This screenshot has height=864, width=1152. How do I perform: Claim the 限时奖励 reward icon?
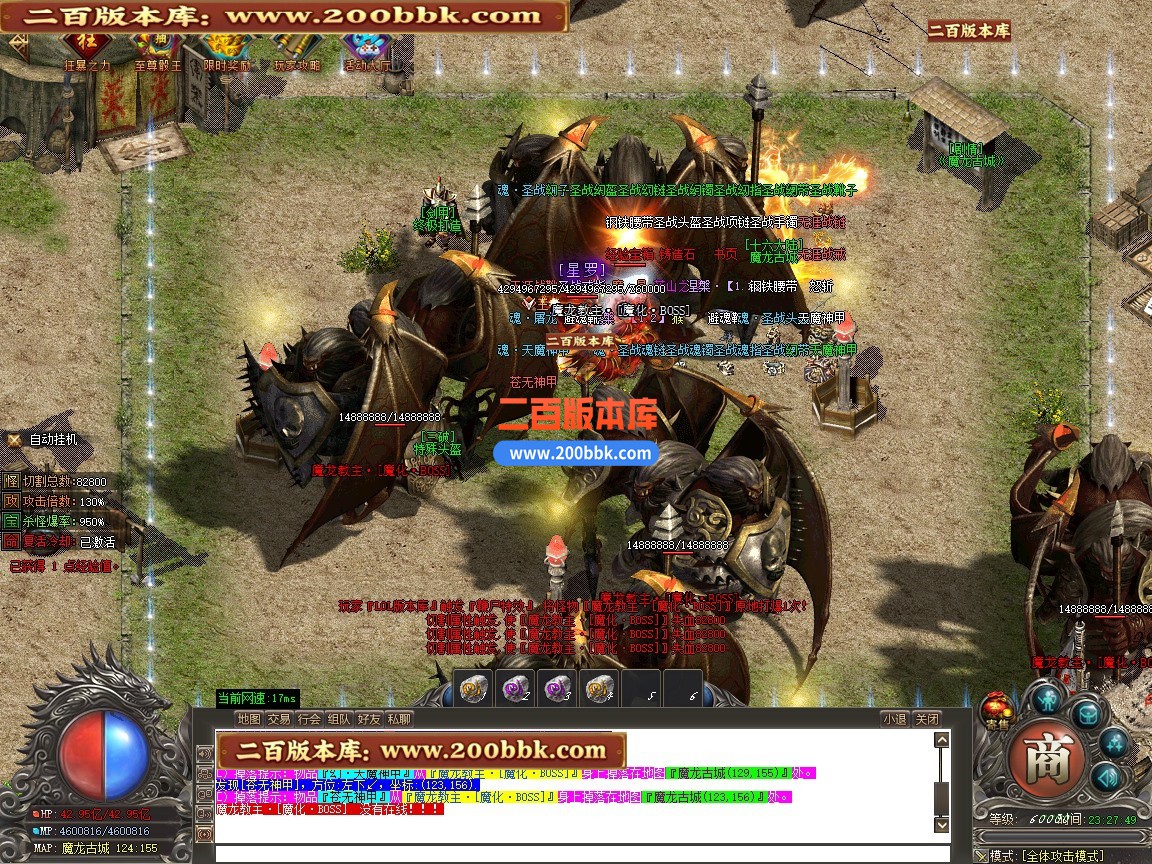tap(228, 48)
